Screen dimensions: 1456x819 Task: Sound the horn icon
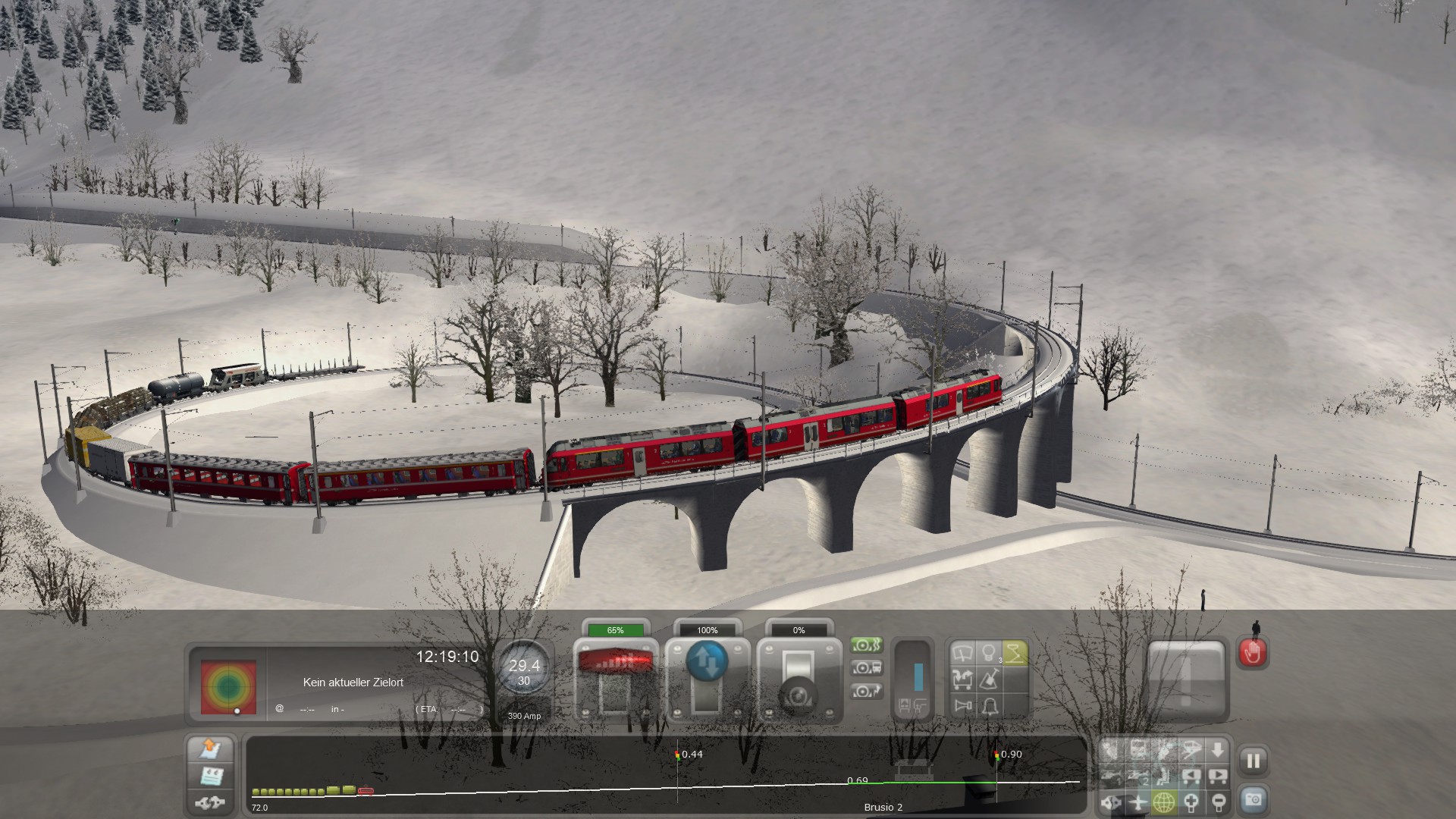pos(963,707)
